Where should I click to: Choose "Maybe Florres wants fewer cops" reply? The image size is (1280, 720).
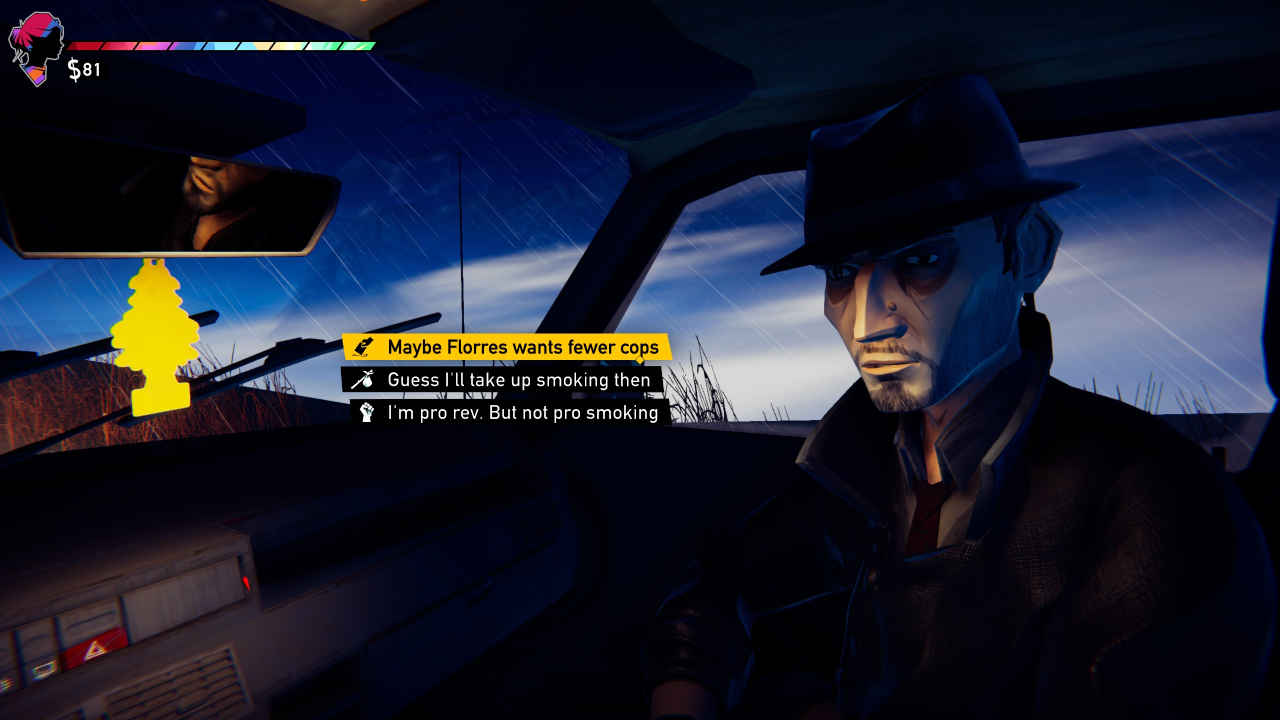click(522, 347)
